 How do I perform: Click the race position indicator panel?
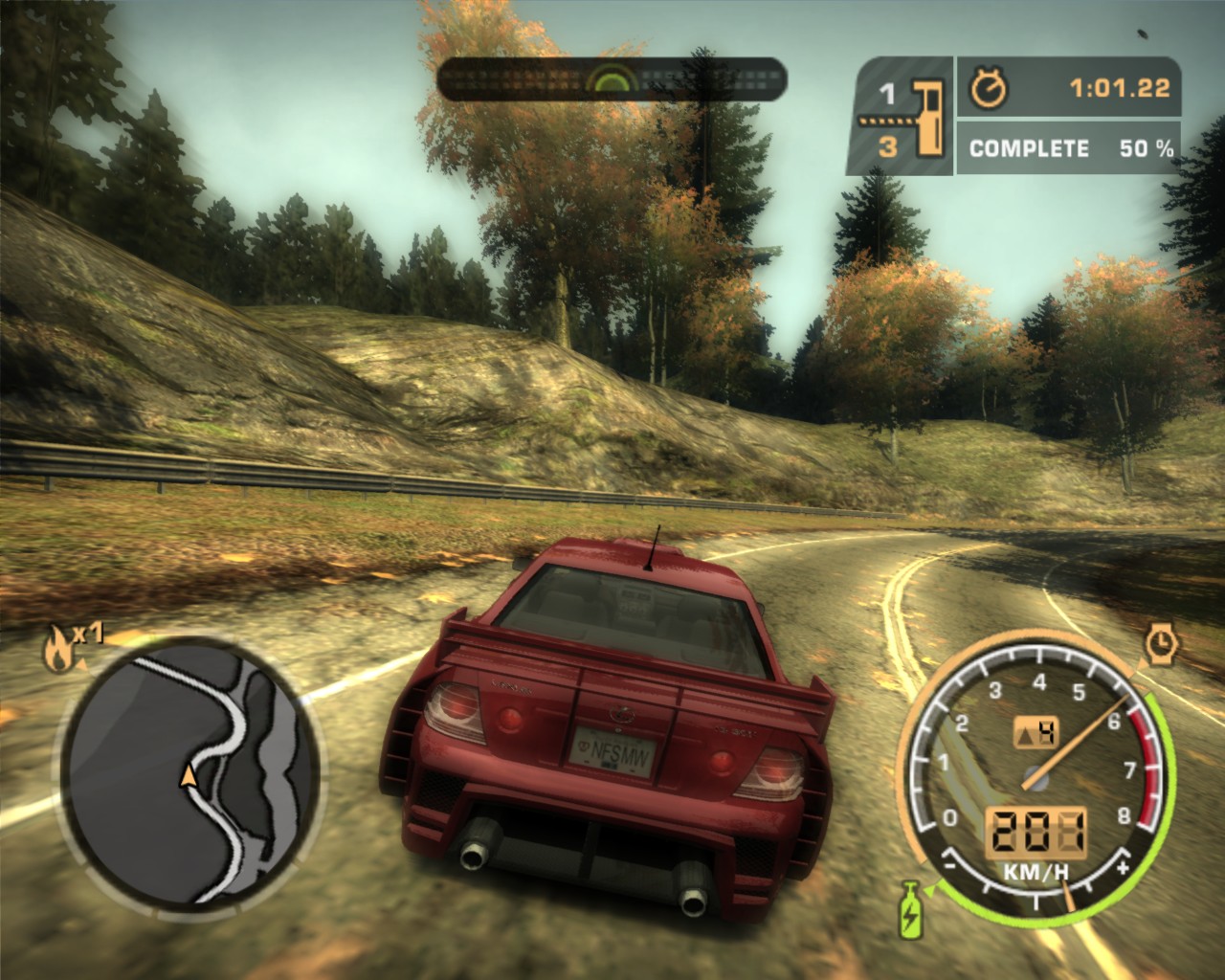(899, 118)
